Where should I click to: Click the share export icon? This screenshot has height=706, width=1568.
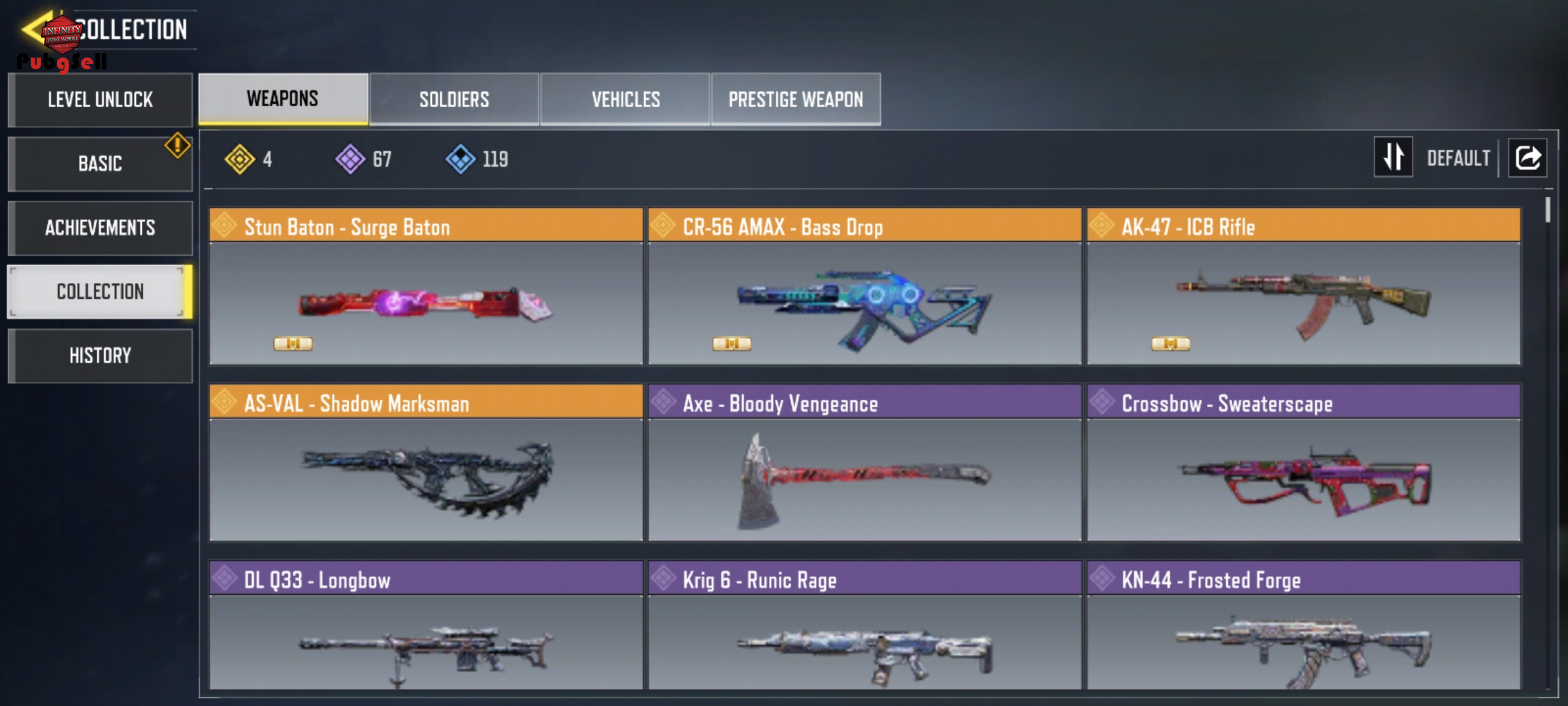point(1527,158)
